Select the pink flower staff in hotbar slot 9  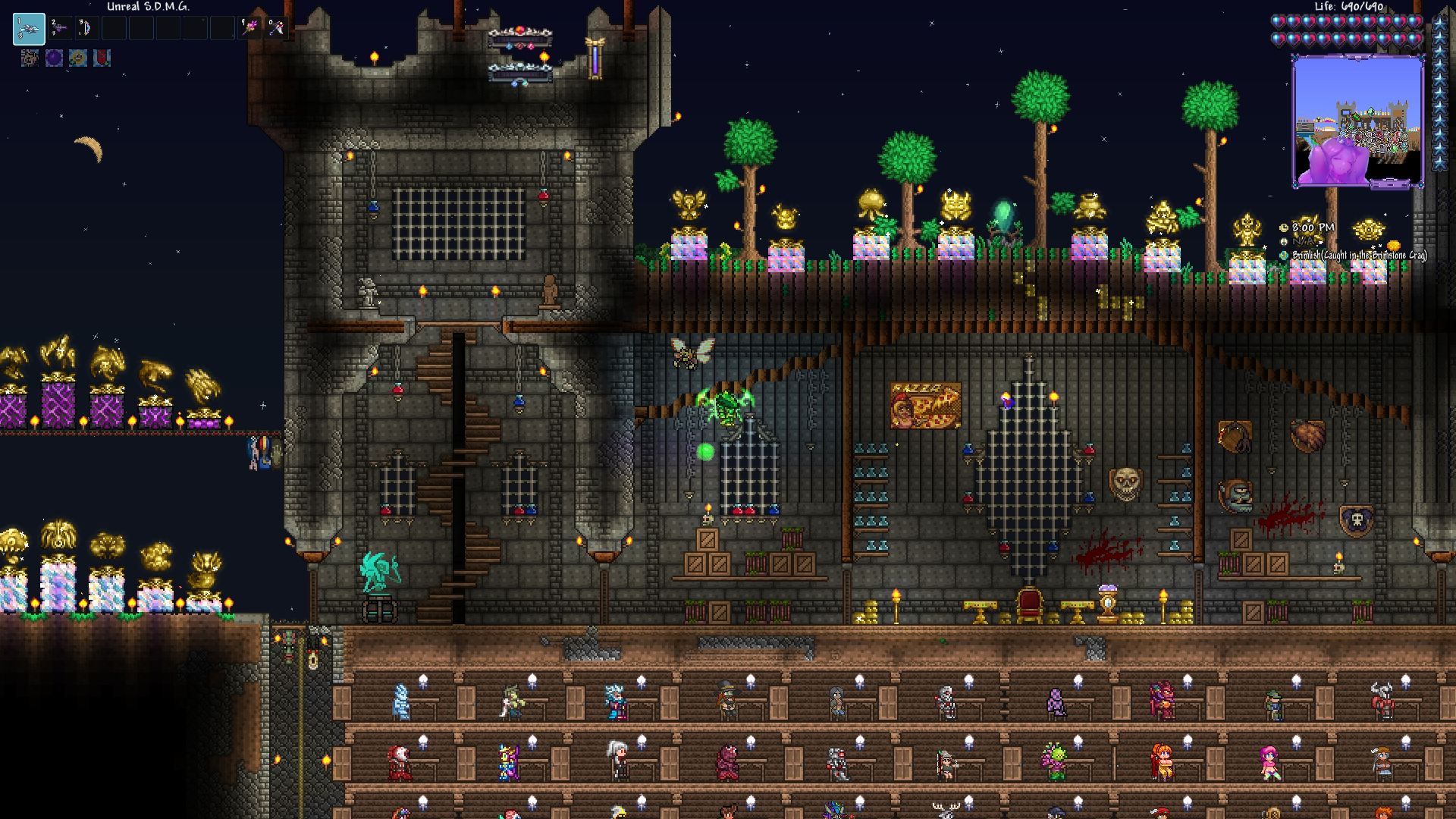point(249,27)
